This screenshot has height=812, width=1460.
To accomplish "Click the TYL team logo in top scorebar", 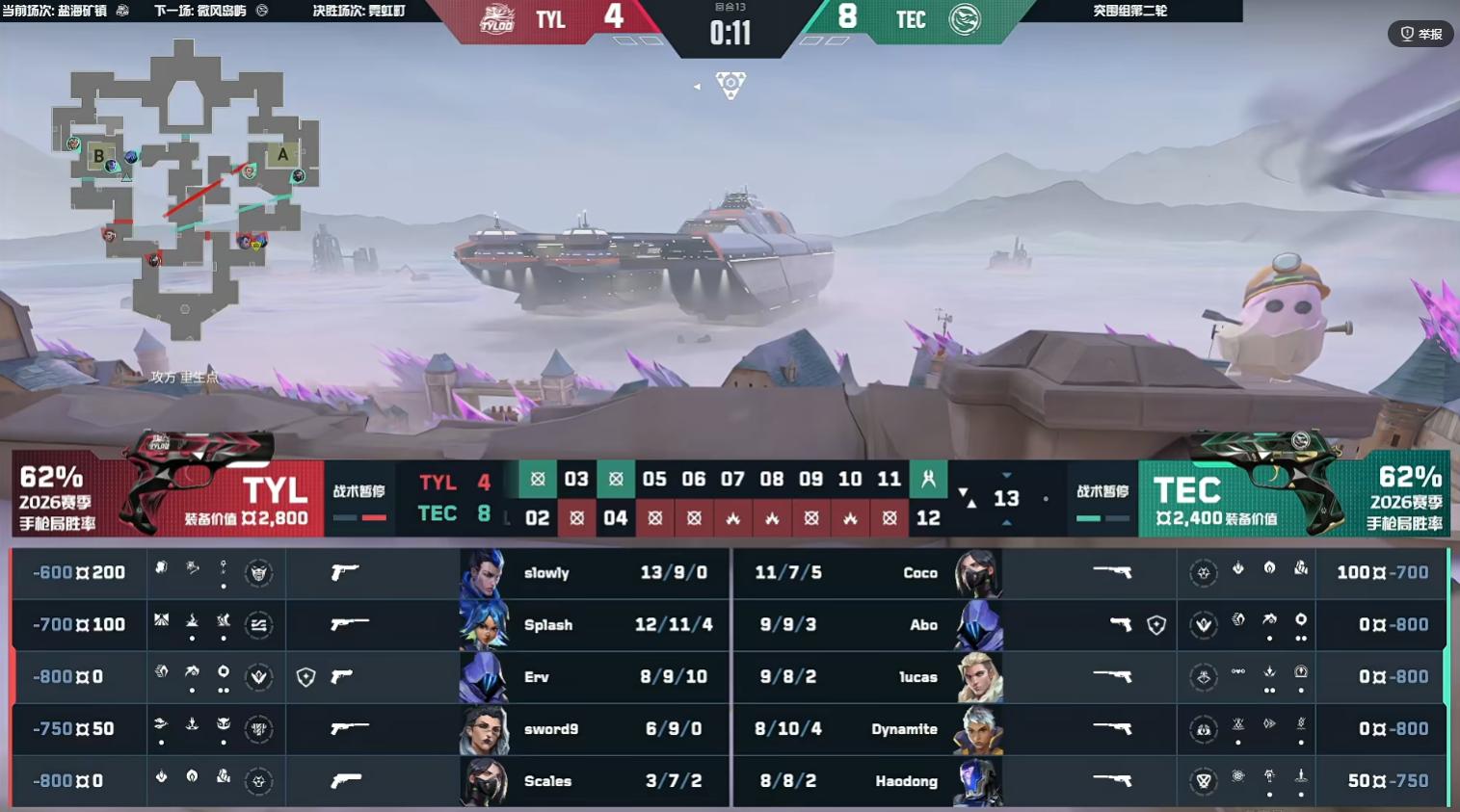I will point(497,19).
